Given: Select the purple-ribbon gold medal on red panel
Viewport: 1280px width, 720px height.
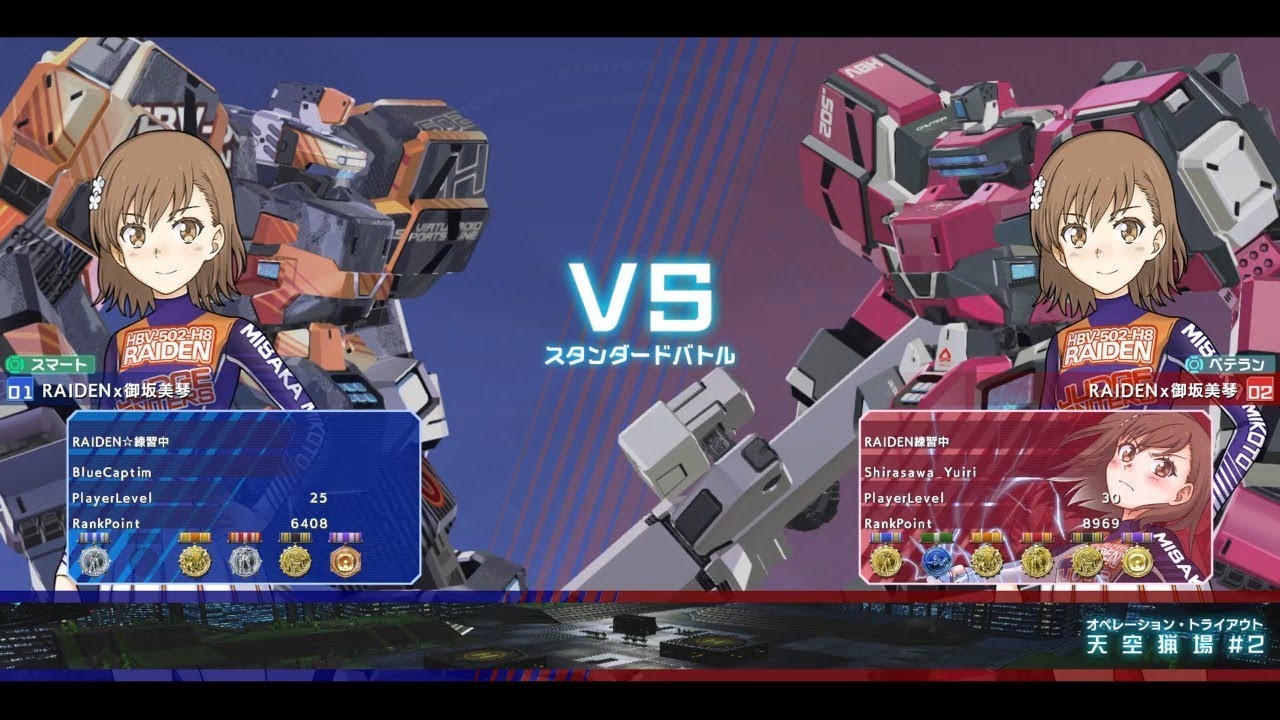Looking at the screenshot, I should point(1137,561).
